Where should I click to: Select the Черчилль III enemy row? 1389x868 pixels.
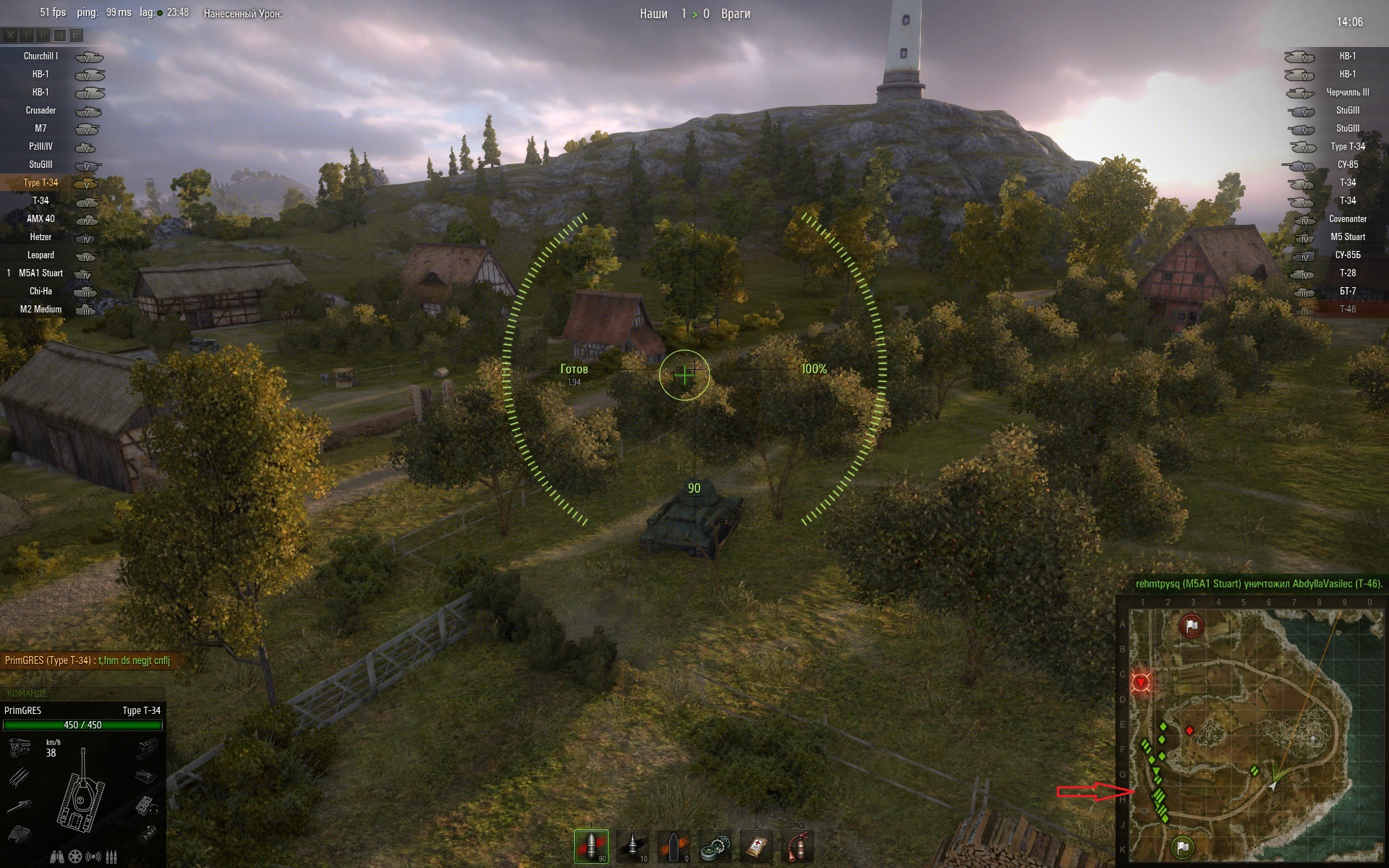[x=1347, y=92]
